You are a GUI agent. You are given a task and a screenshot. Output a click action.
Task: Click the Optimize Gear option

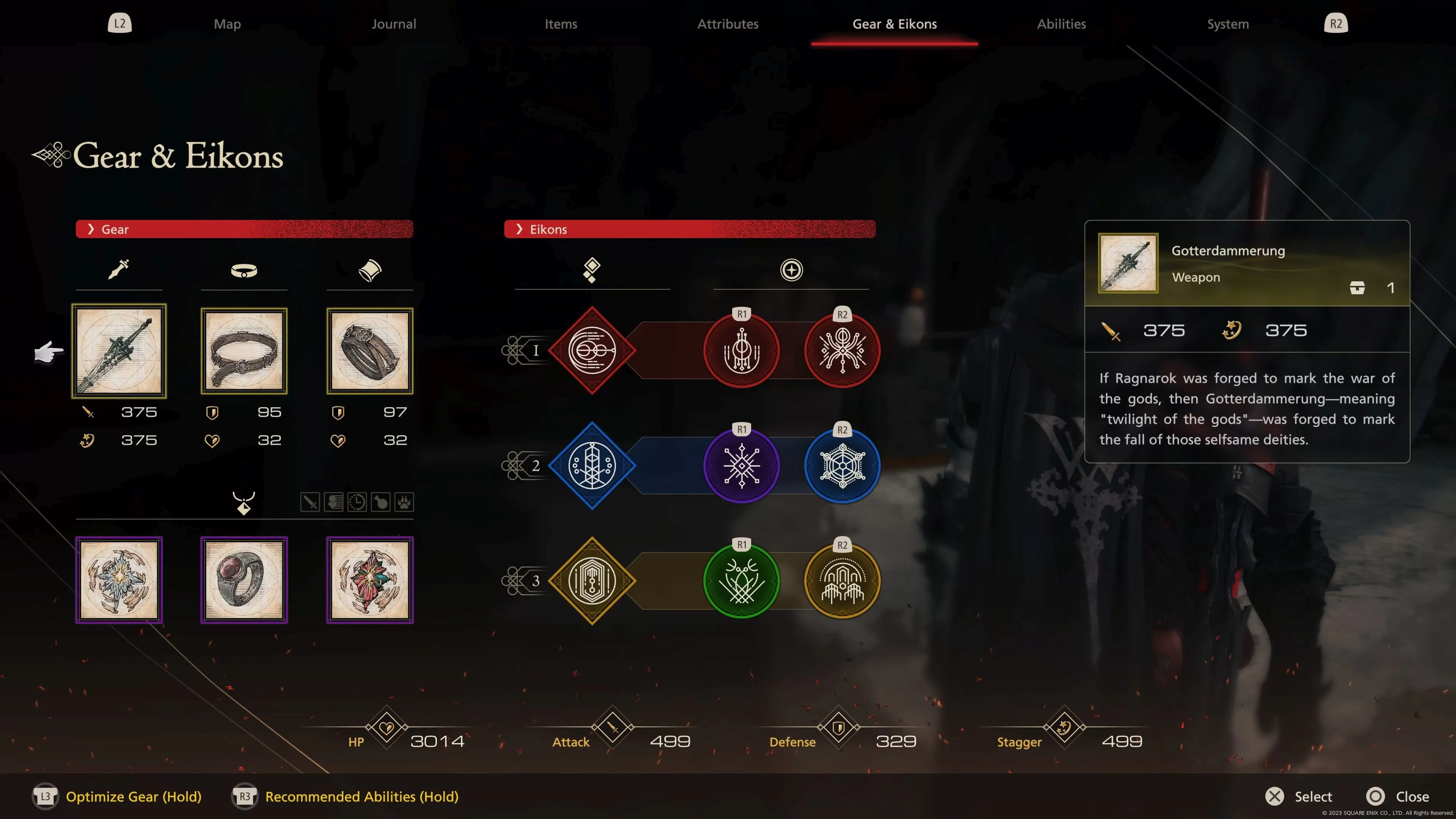point(133,796)
